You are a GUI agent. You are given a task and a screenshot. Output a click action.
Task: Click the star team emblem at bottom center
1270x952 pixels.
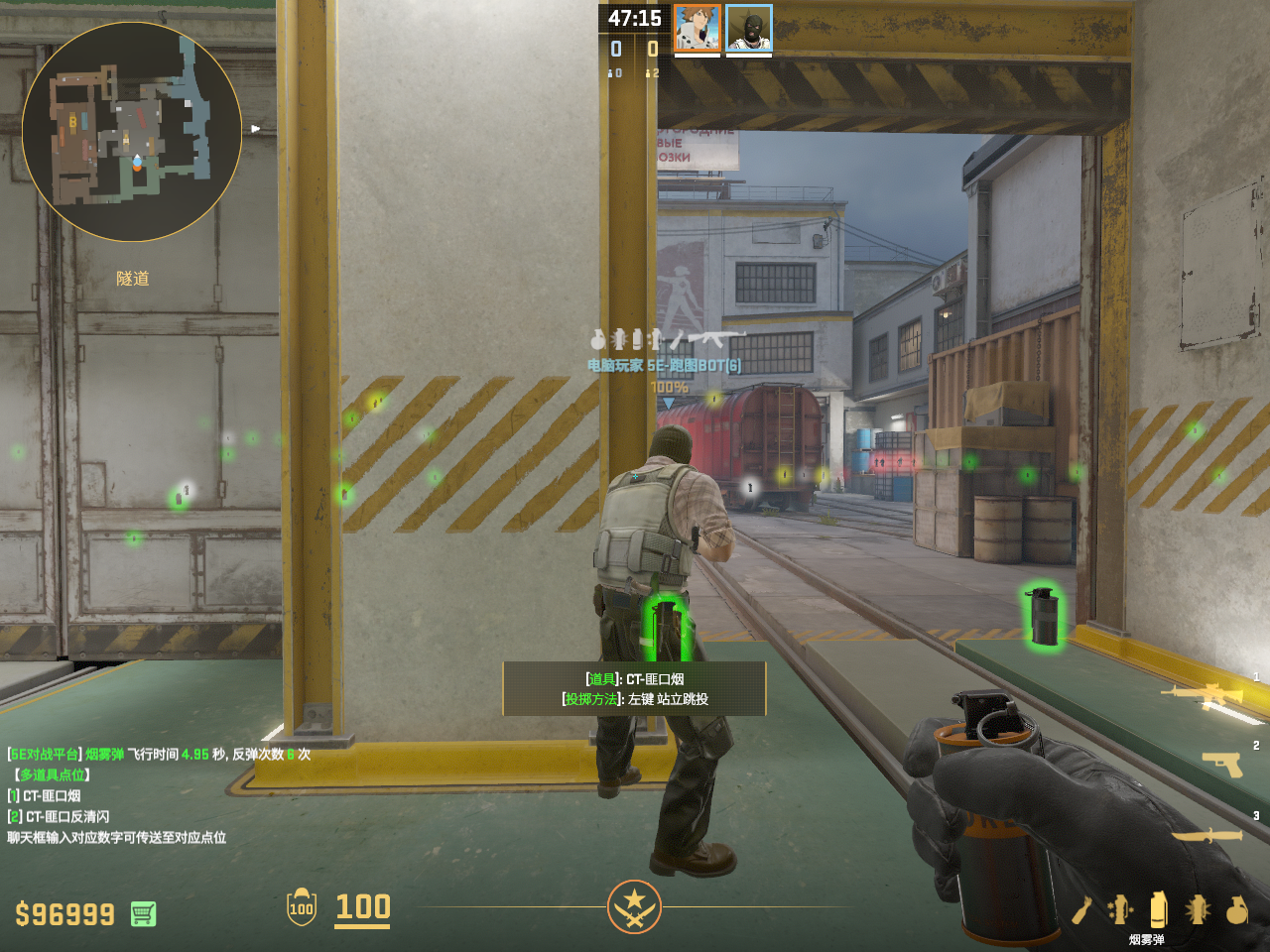[634, 906]
